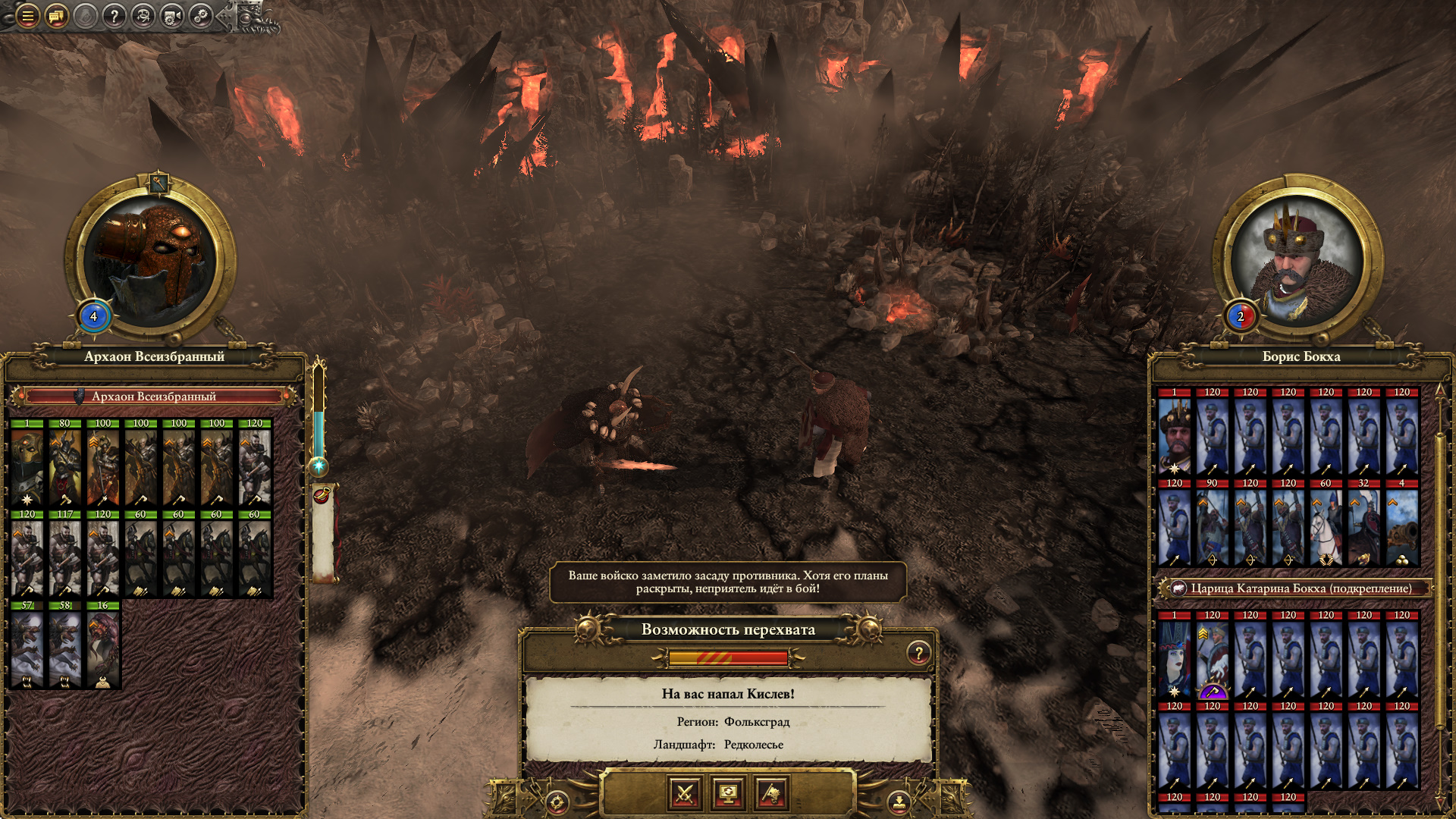Image resolution: width=1456 pixels, height=819 pixels.
Task: Open the chat speech bubbles button
Action: (x=56, y=15)
